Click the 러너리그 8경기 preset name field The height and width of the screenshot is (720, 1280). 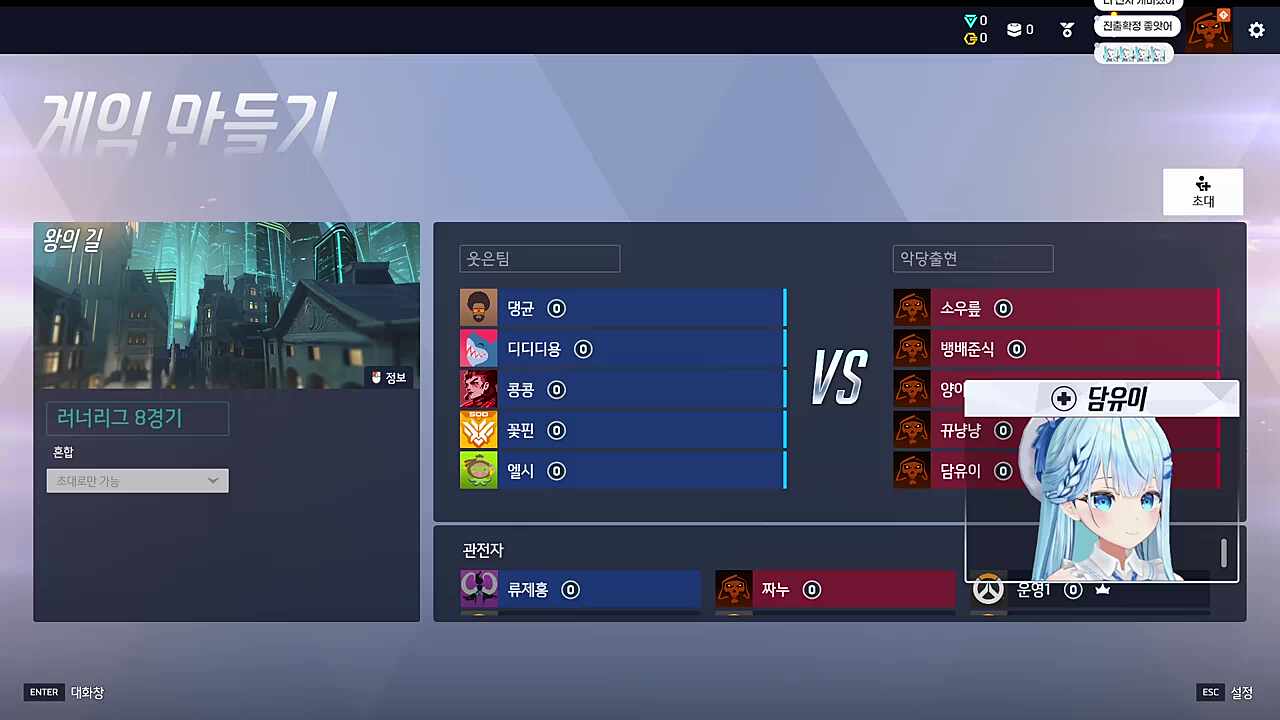pos(137,418)
